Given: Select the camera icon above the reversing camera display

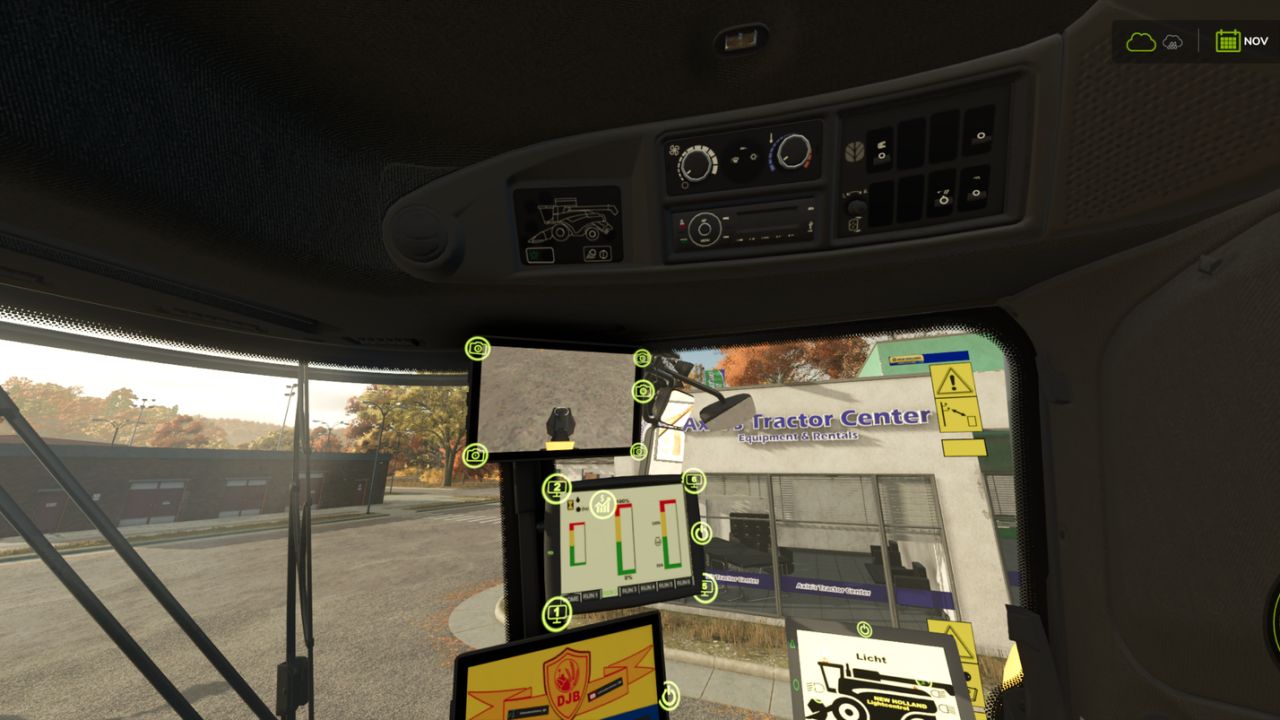Looking at the screenshot, I should (x=477, y=349).
